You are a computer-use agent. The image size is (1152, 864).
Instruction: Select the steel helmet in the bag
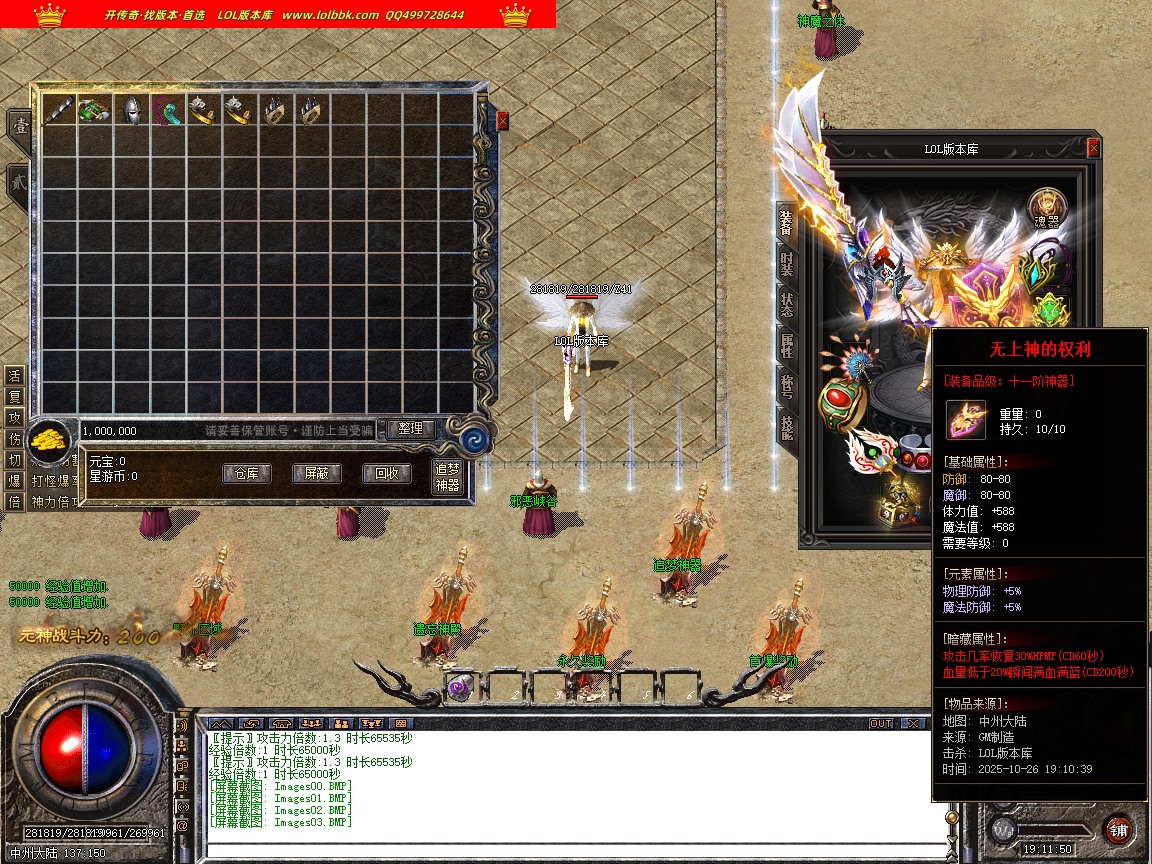tap(130, 110)
